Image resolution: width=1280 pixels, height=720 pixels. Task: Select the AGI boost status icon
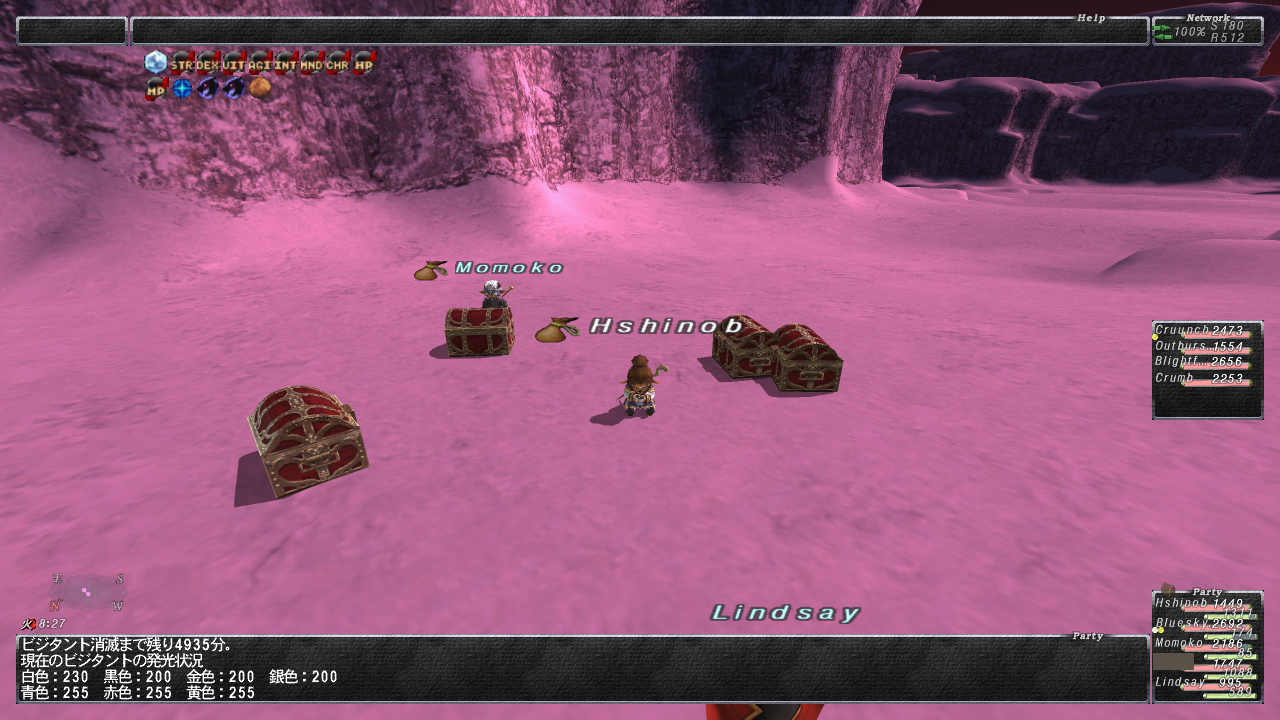(259, 63)
